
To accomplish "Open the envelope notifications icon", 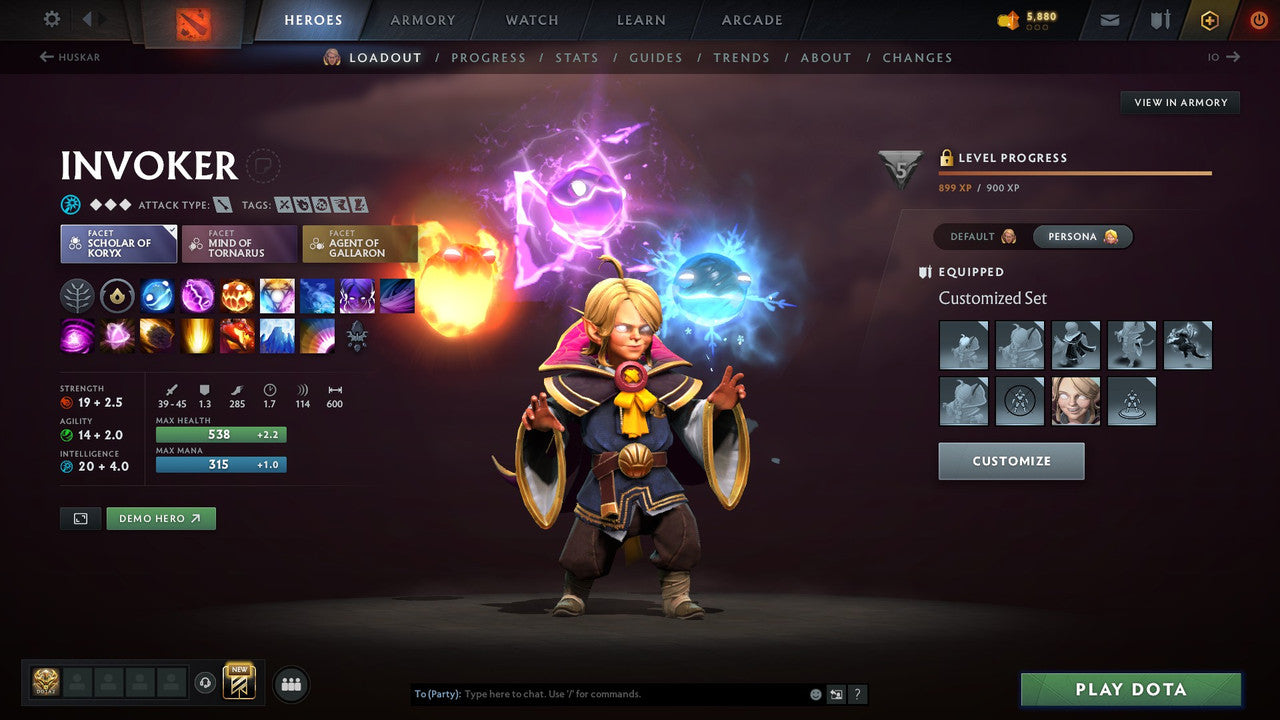I will [1108, 19].
